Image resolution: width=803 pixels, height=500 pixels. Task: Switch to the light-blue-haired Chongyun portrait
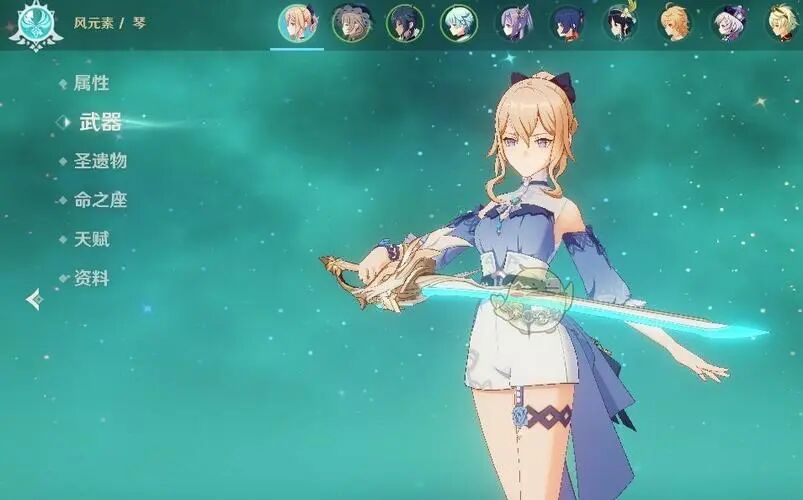461,23
